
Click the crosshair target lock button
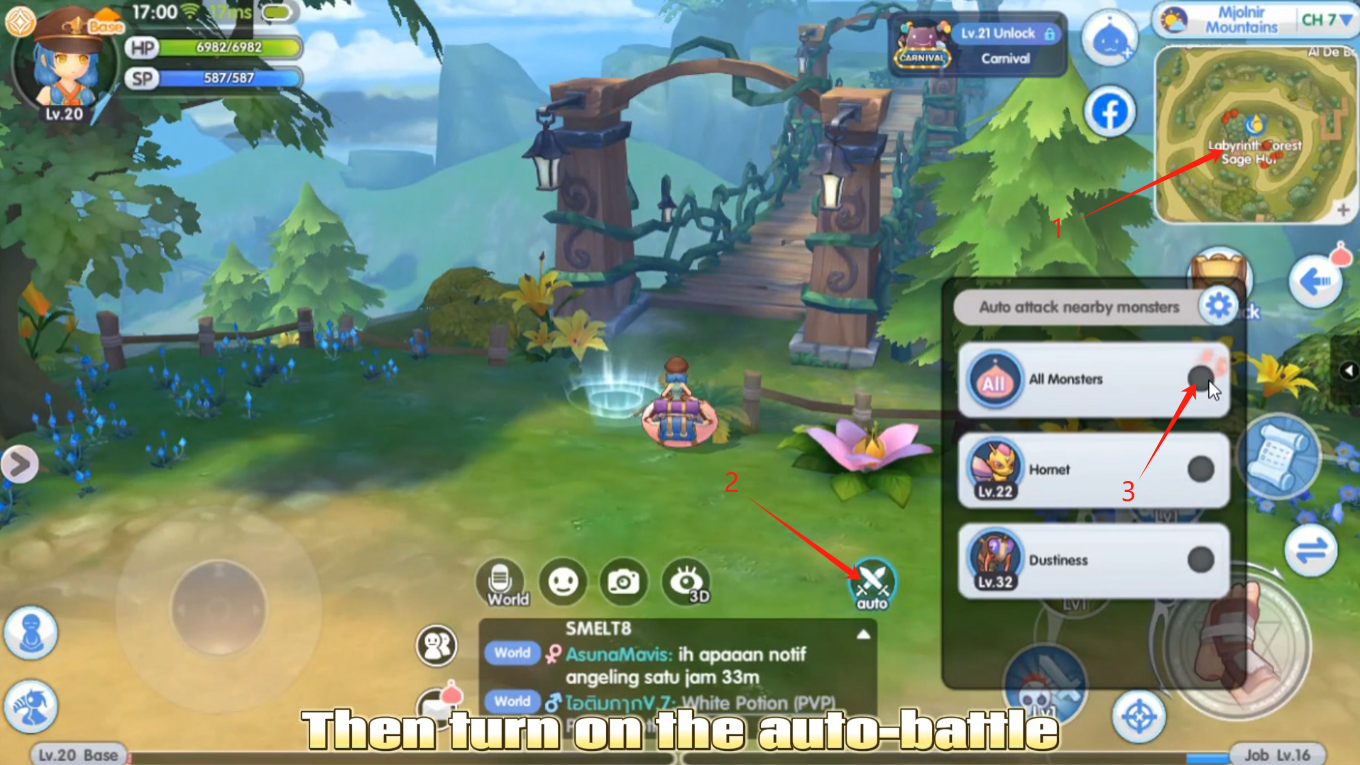click(1138, 716)
